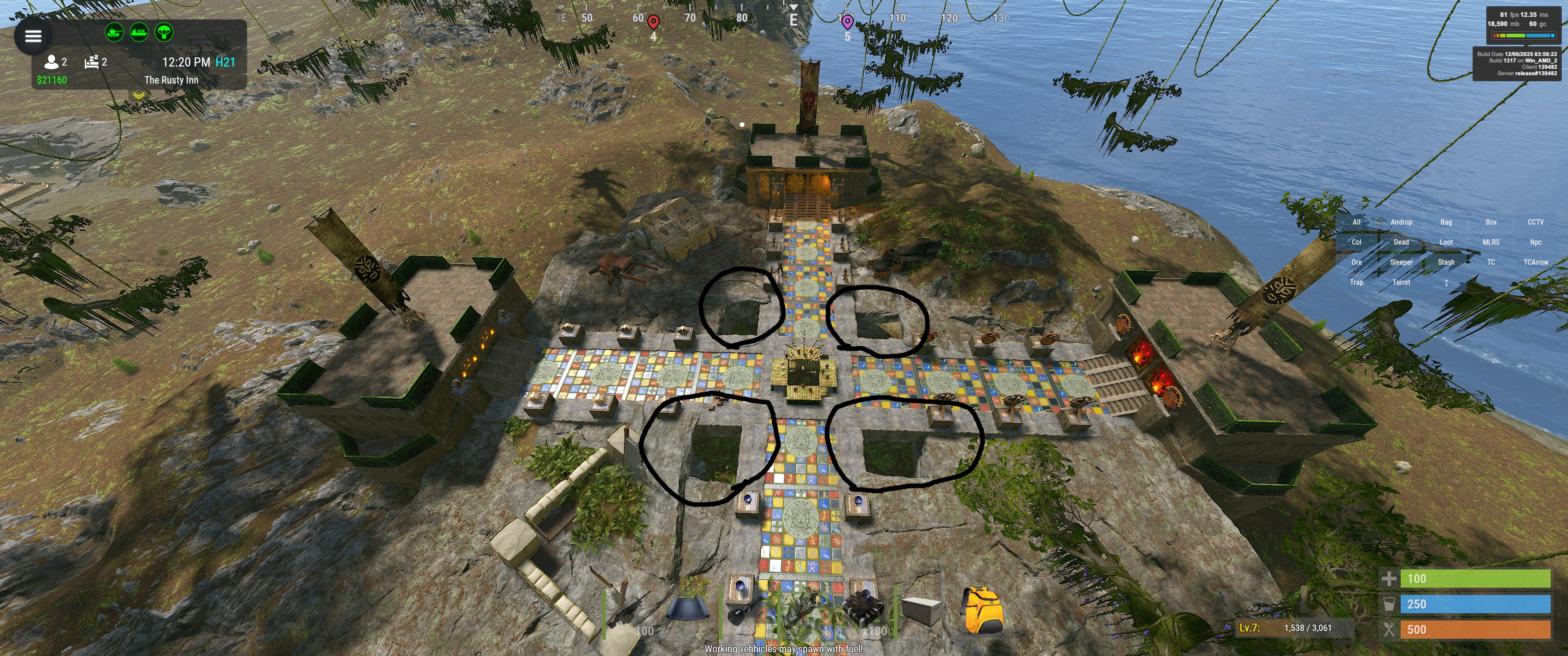Click the green tank event icon
The height and width of the screenshot is (656, 1568).
[x=114, y=31]
